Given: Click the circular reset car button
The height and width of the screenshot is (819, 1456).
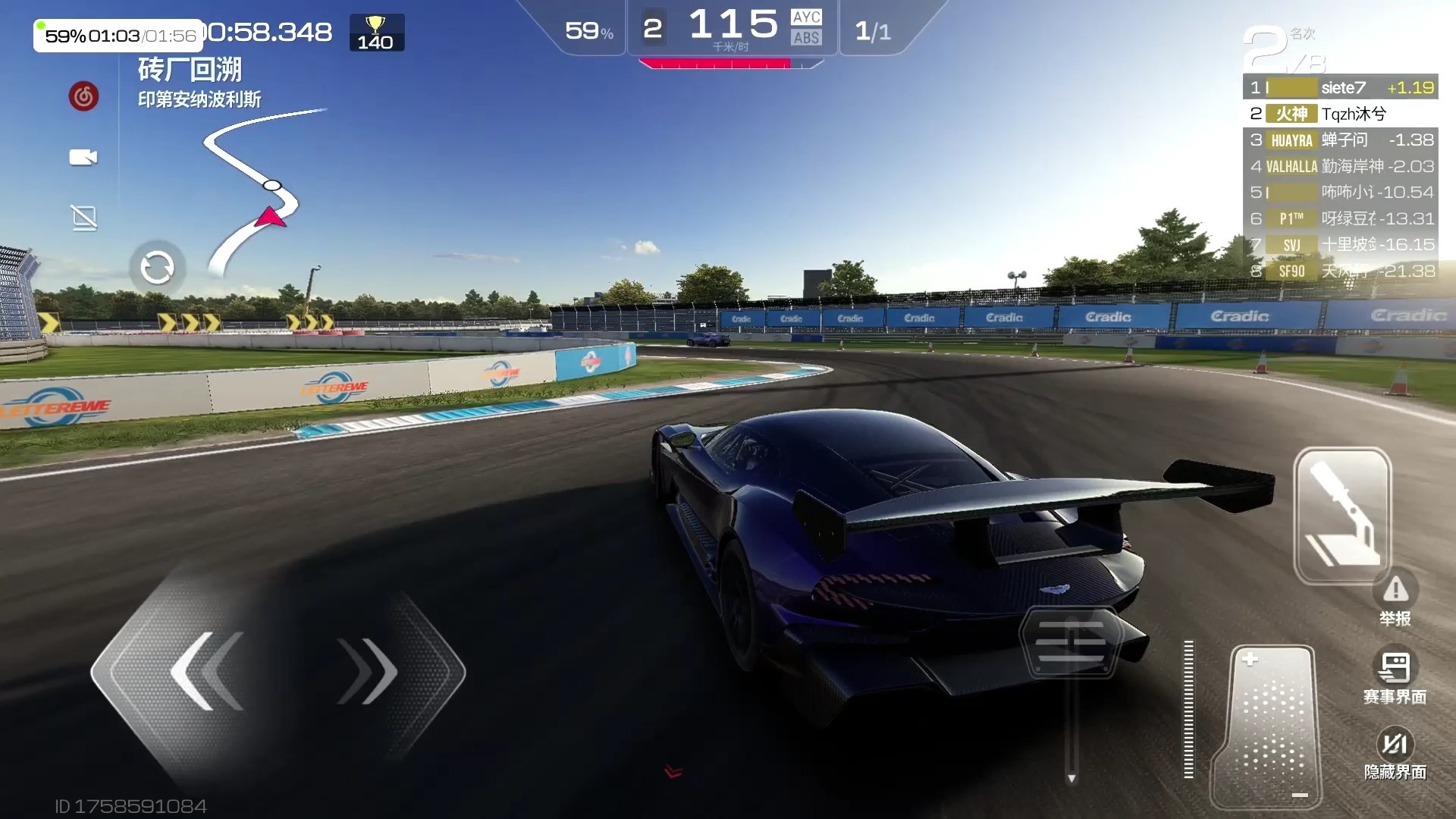Looking at the screenshot, I should click(157, 268).
